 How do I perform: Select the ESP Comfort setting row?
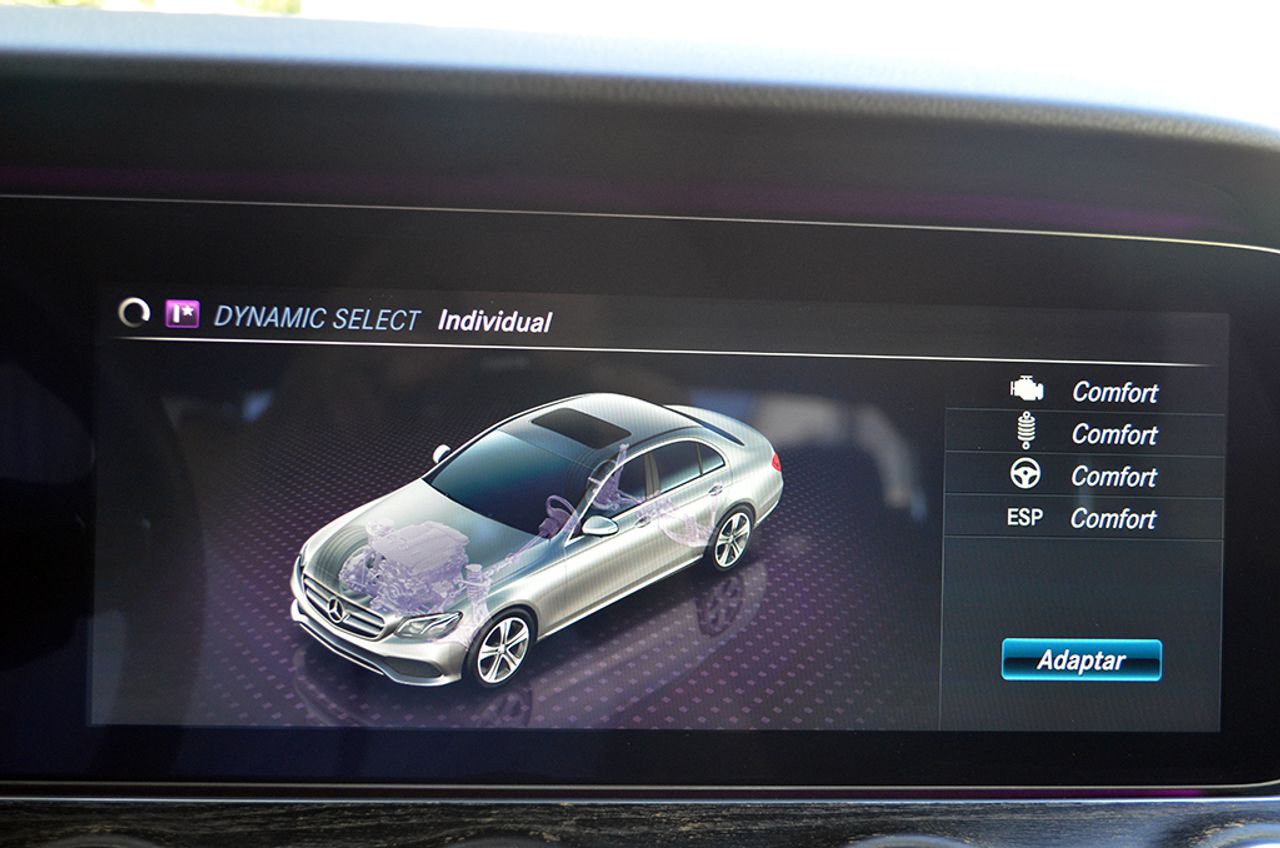[1085, 518]
